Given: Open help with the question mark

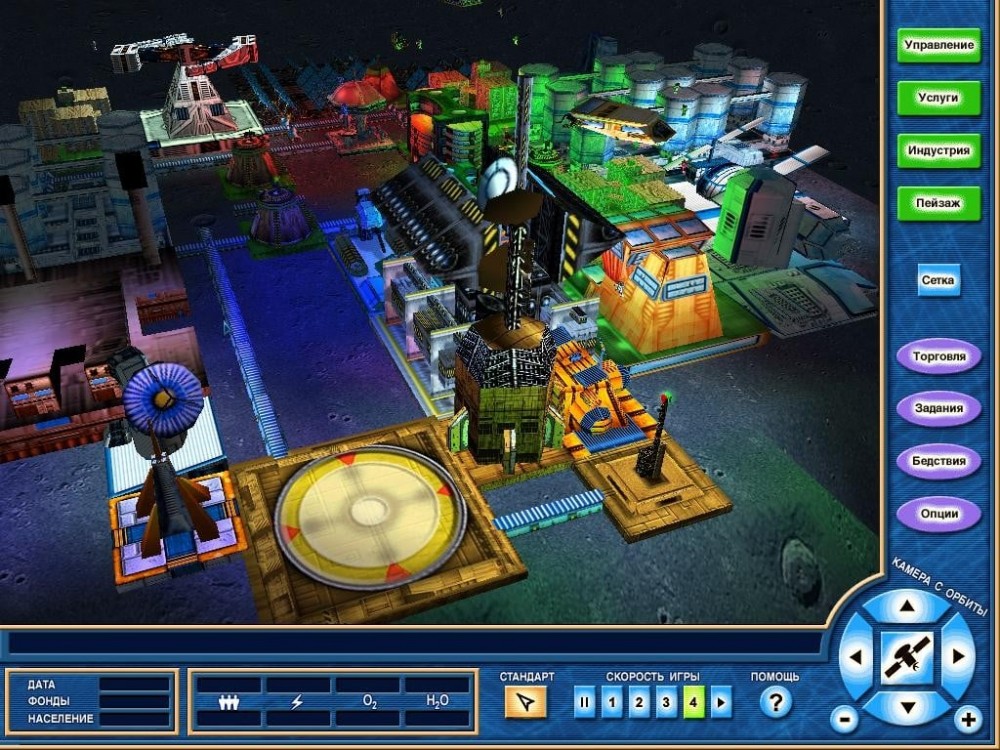Looking at the screenshot, I should [x=775, y=703].
